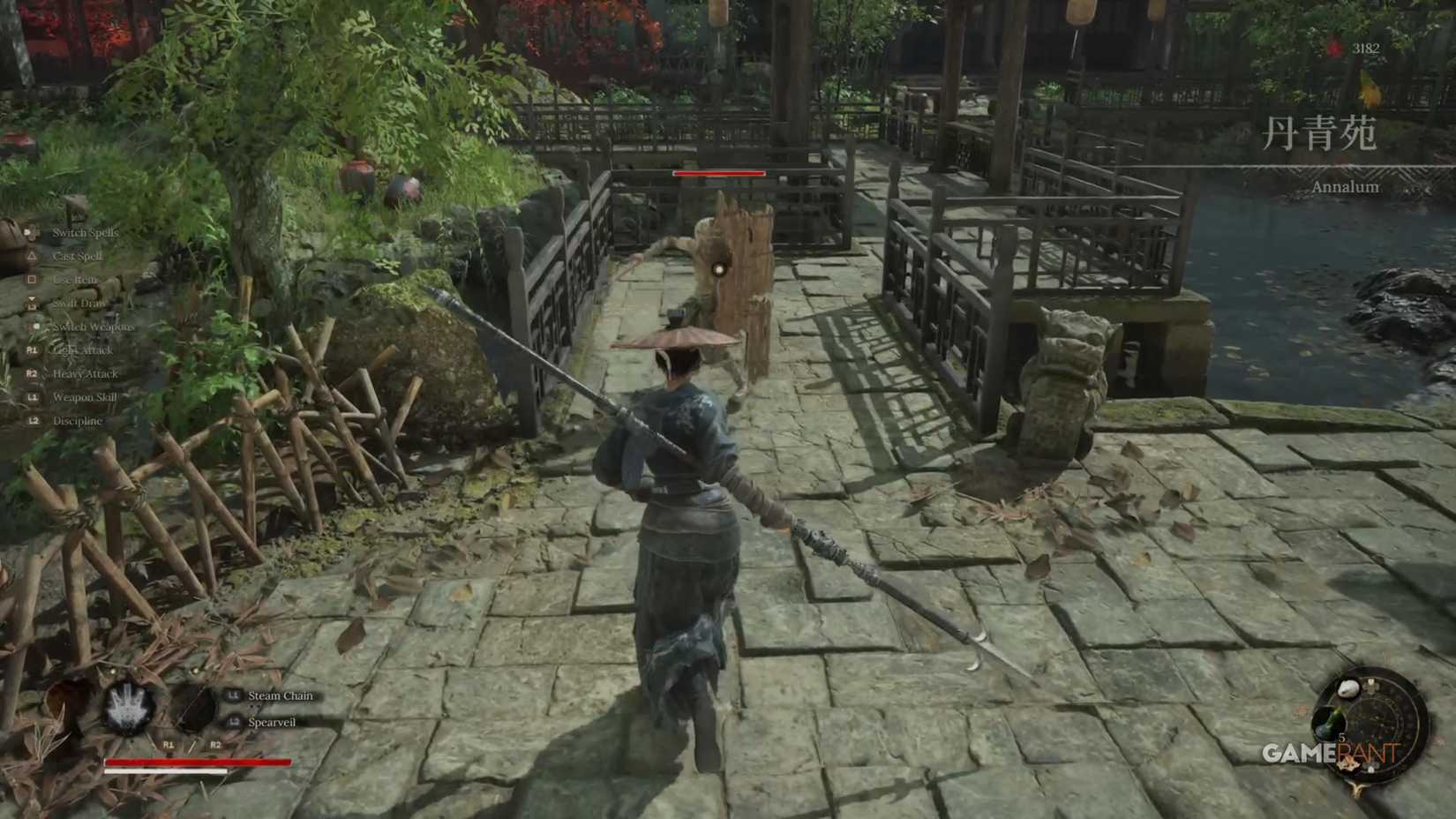Expand the item wheel in the bottom-right corner
Viewport: 1456px width, 819px height.
[1375, 726]
